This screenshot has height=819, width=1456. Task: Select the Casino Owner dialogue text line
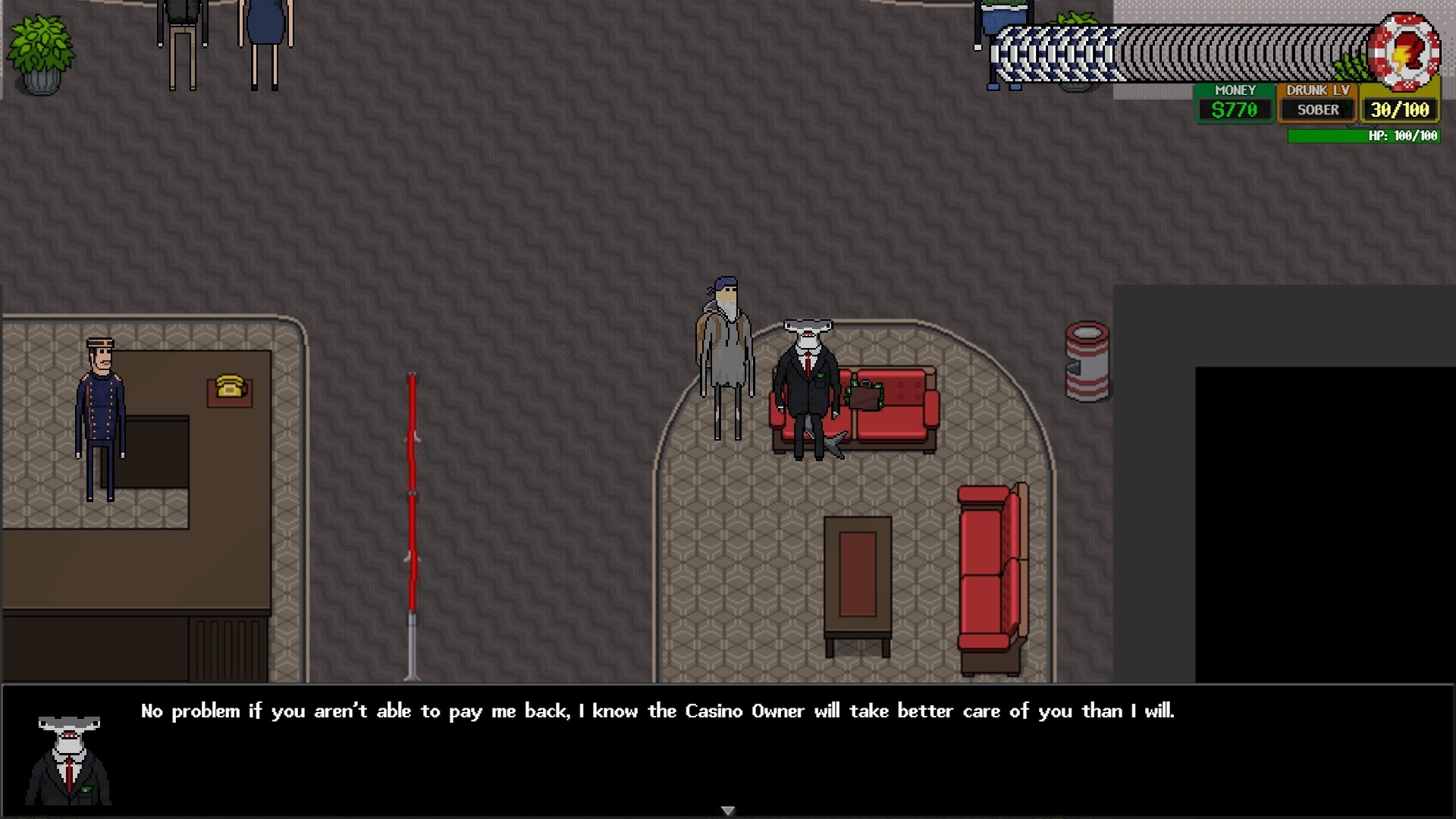657,711
